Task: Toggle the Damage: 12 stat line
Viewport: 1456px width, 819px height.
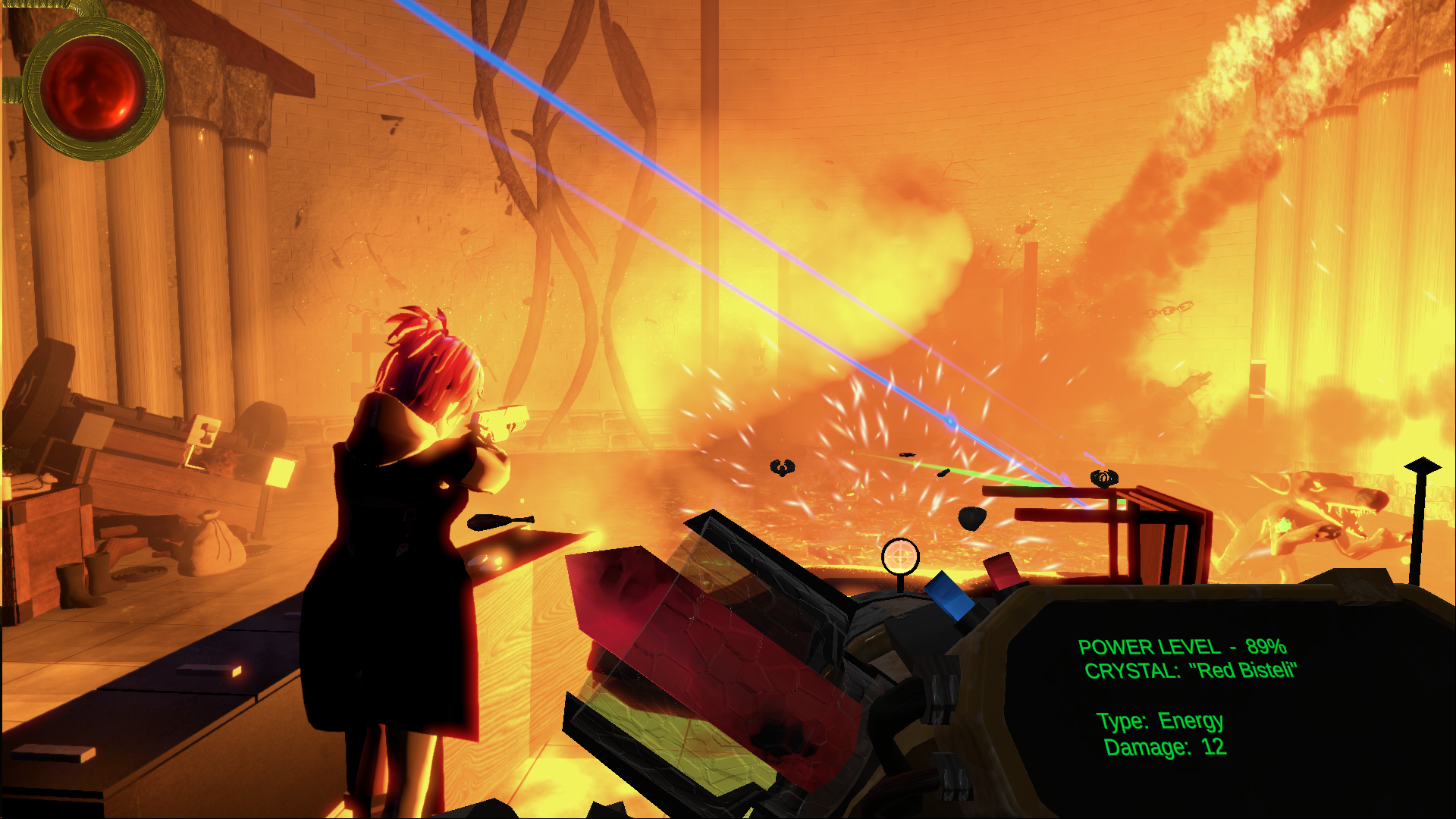Action: point(1164,747)
